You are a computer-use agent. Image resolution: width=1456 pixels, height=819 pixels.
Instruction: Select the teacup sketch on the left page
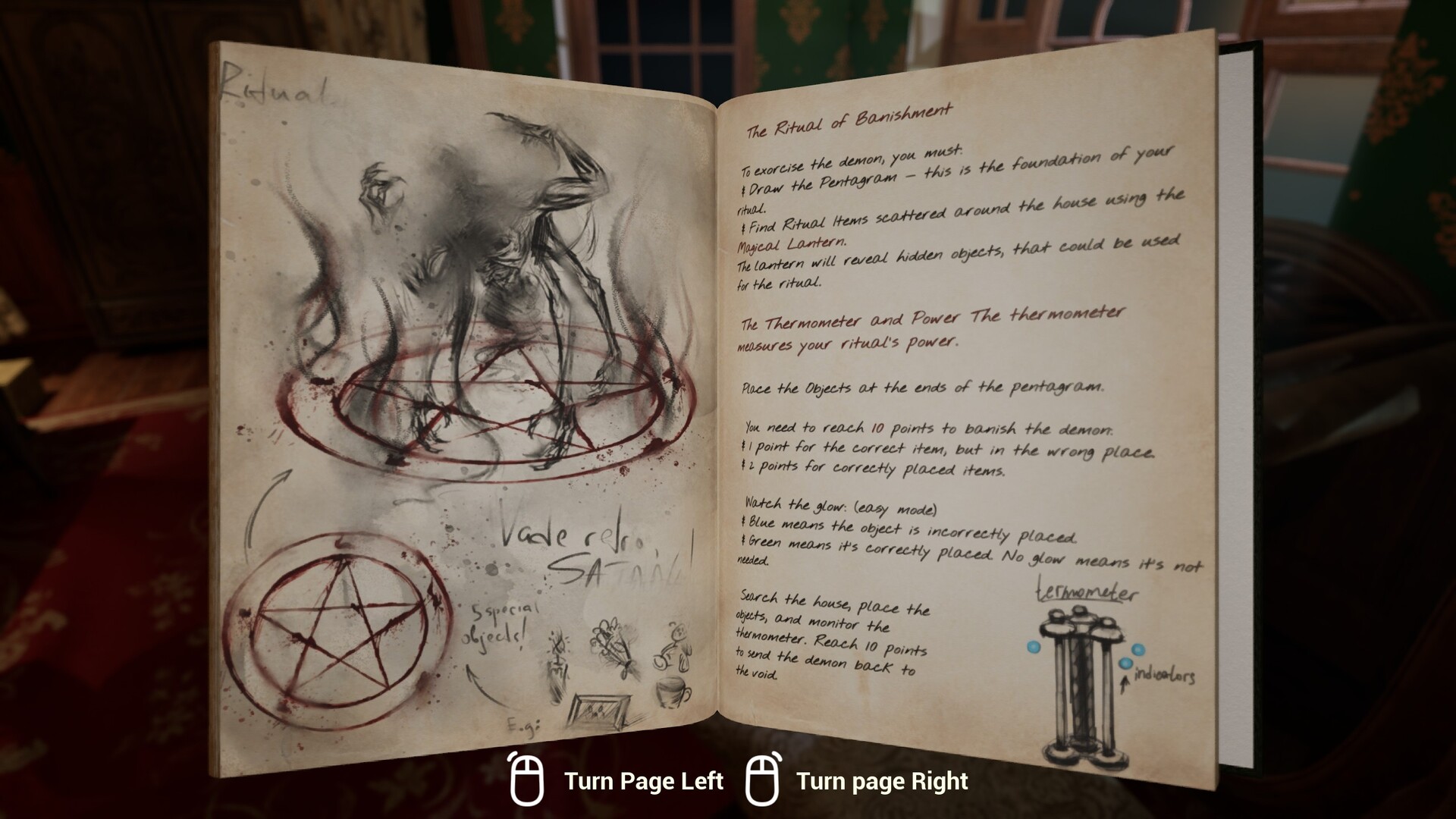(x=671, y=692)
